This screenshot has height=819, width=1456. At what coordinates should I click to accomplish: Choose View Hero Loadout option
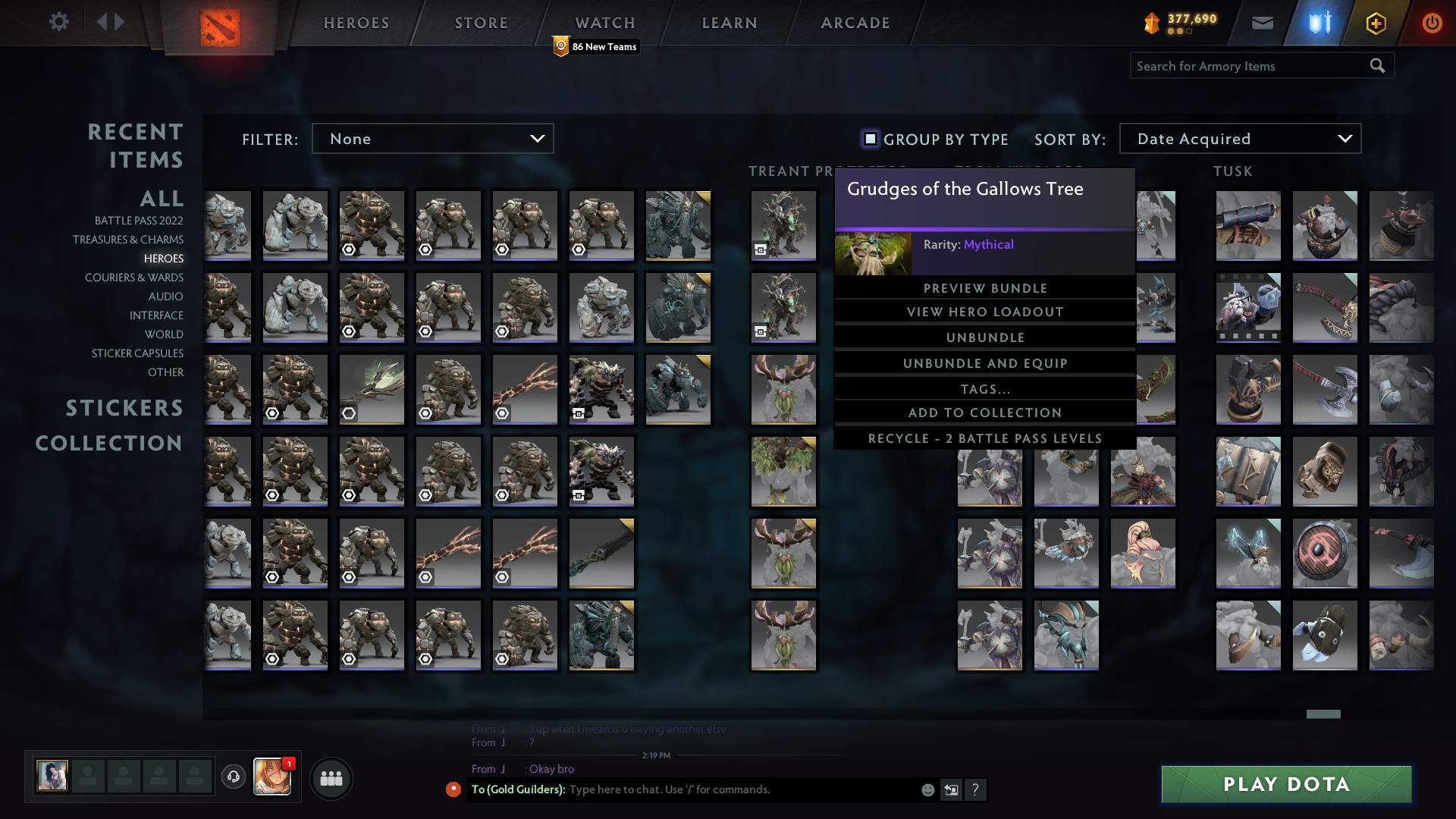click(985, 312)
